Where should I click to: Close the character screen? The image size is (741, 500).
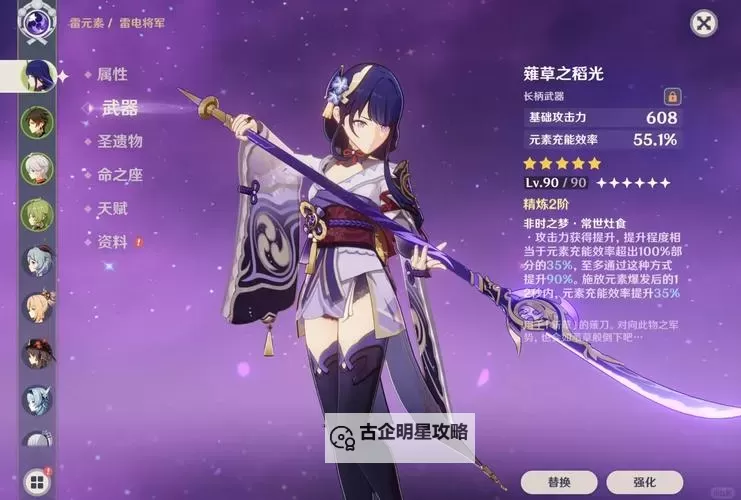click(704, 24)
